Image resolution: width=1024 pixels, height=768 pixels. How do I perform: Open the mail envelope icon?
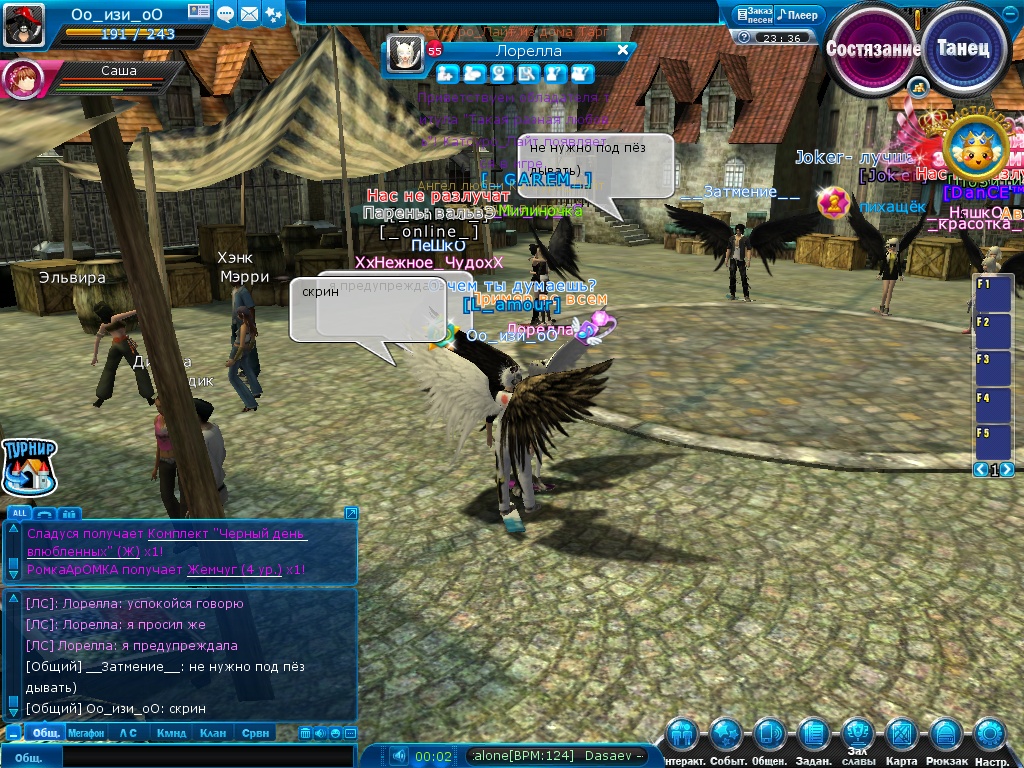click(248, 14)
